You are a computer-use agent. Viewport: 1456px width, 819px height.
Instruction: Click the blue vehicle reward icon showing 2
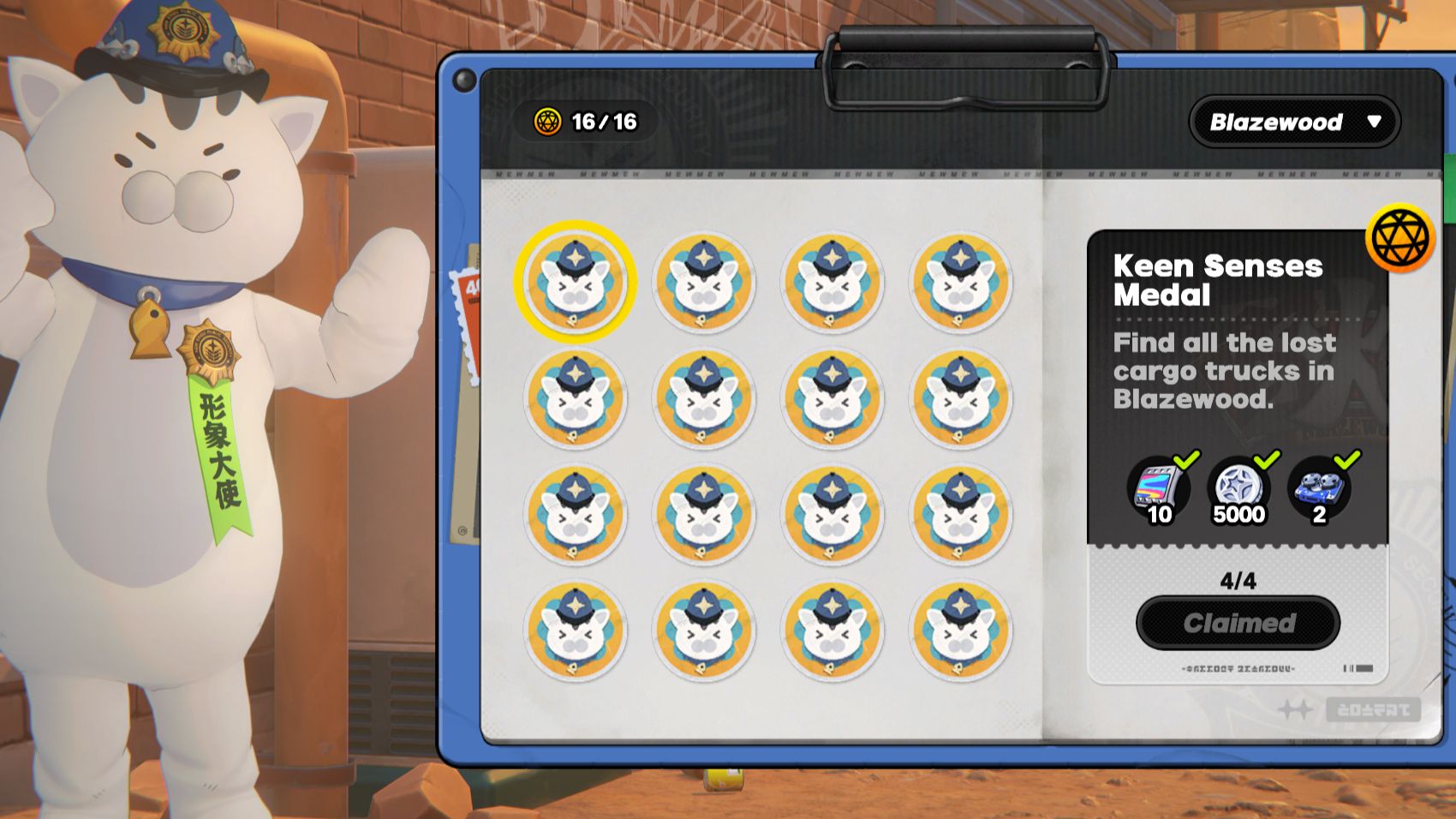point(1319,490)
